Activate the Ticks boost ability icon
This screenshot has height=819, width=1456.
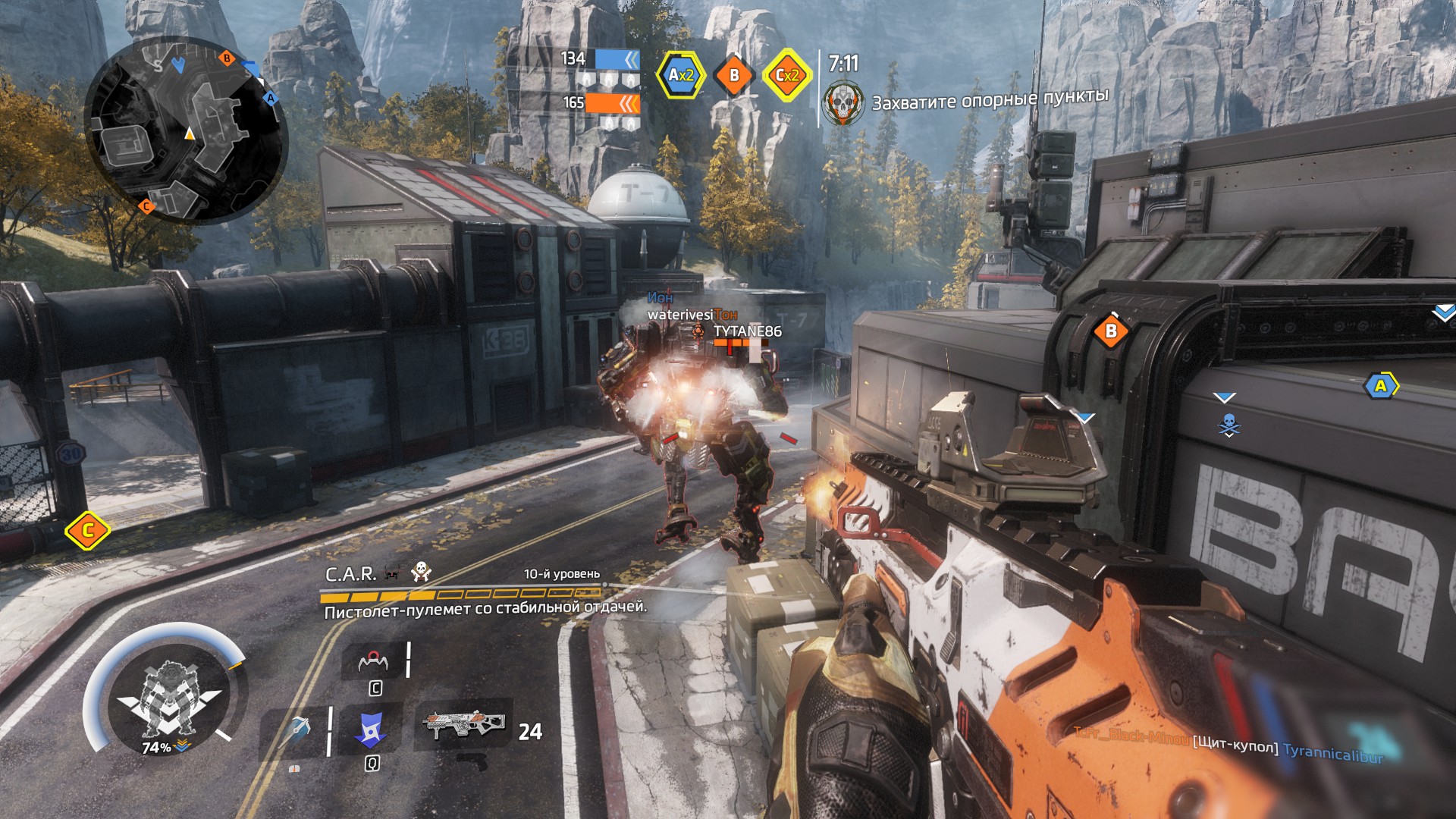pos(374,661)
